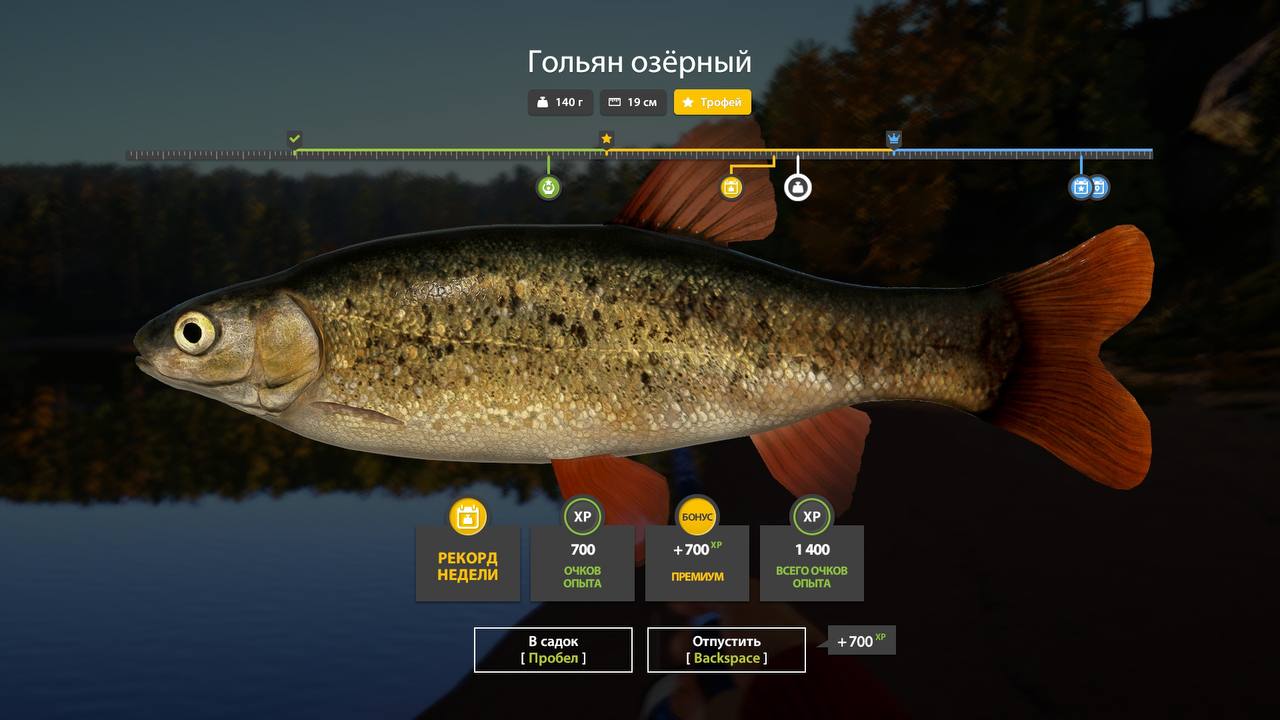Click the yellow star marker above the ruler
Image resolution: width=1280 pixels, height=720 pixels.
pyautogui.click(x=606, y=137)
